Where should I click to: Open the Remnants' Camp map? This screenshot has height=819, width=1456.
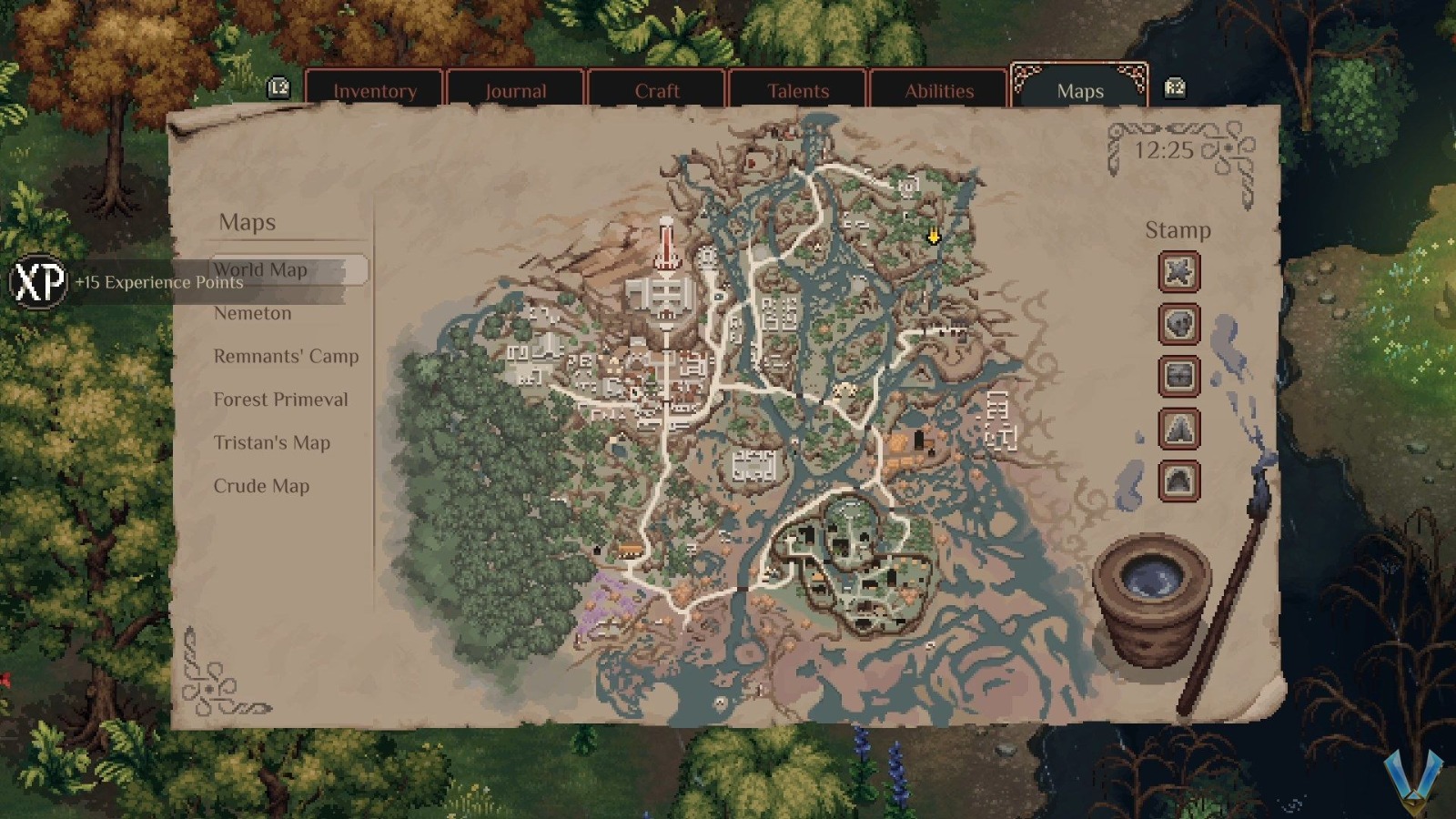(286, 357)
